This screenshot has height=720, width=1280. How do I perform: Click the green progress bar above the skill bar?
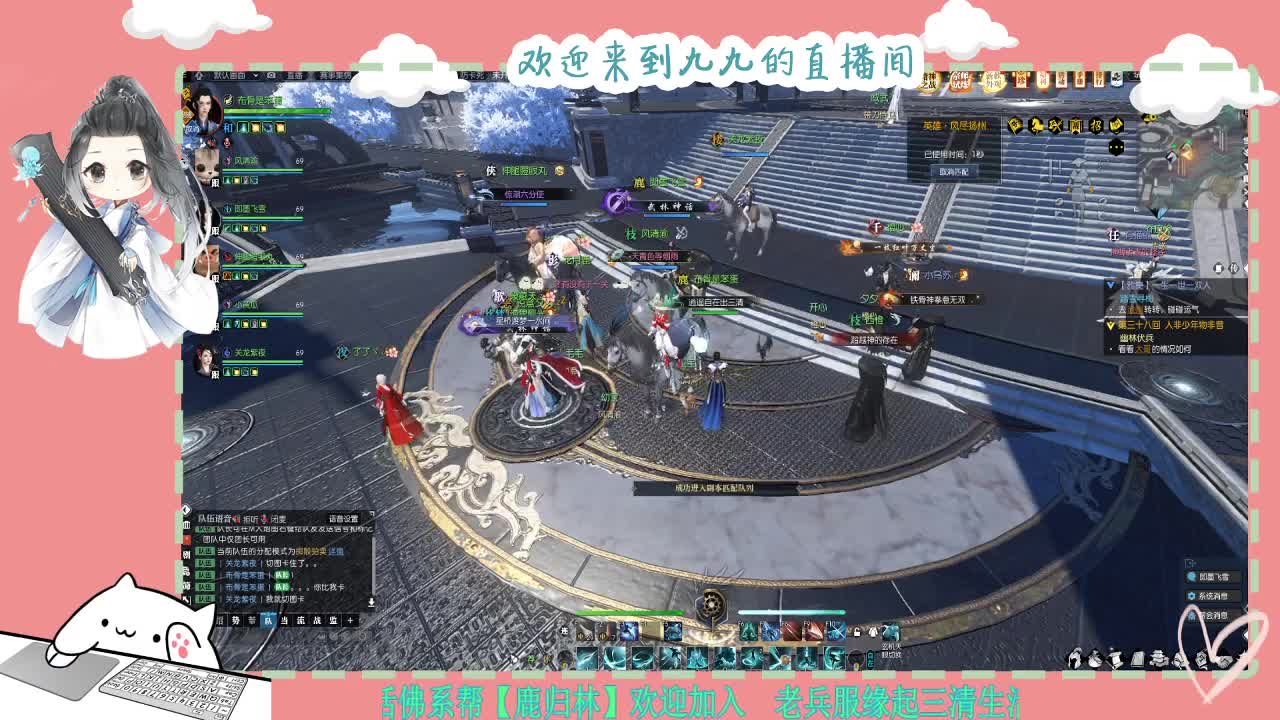[630, 613]
